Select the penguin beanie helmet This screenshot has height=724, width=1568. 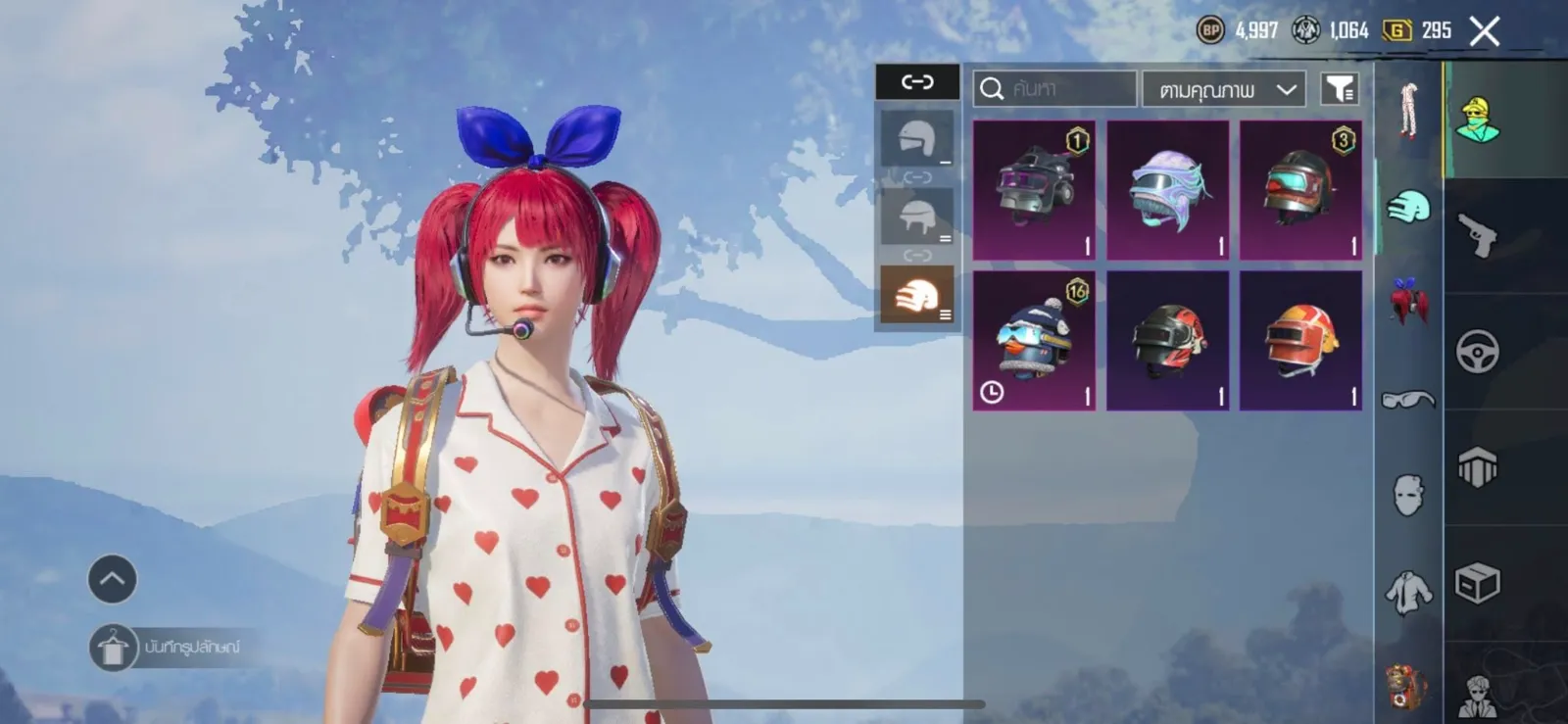coord(1034,340)
